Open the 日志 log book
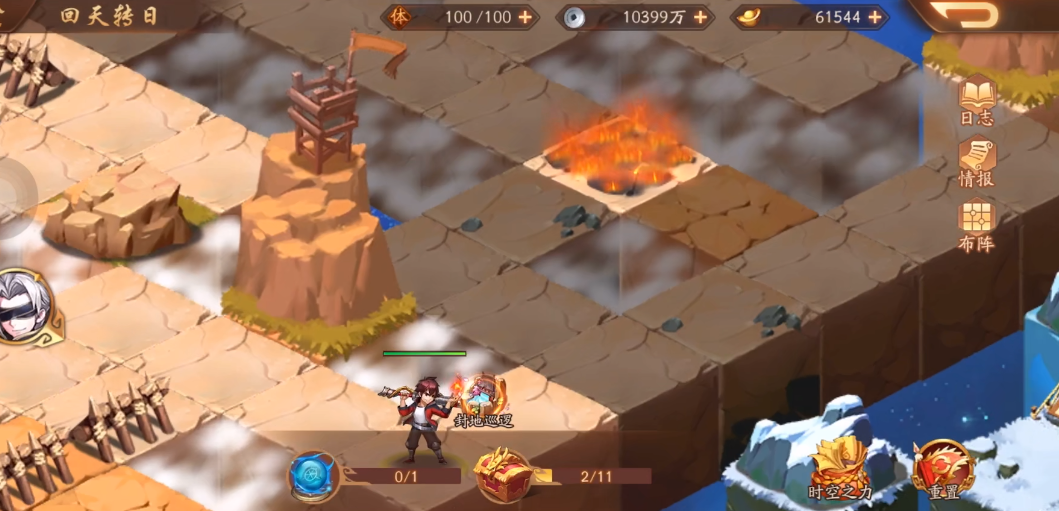1059x511 pixels. pyautogui.click(x=977, y=100)
